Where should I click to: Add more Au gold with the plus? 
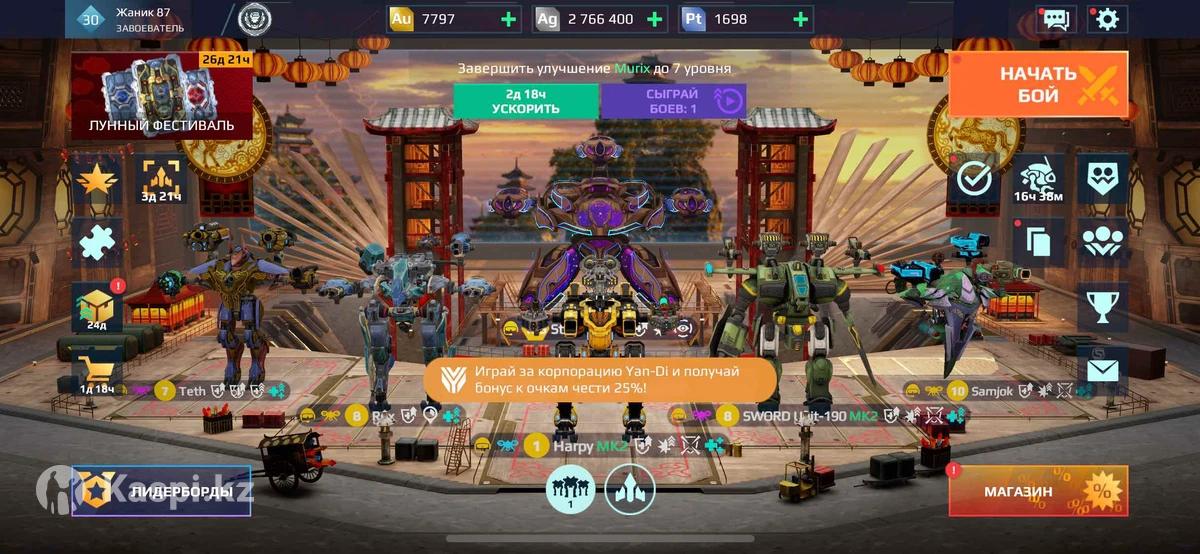pos(508,19)
